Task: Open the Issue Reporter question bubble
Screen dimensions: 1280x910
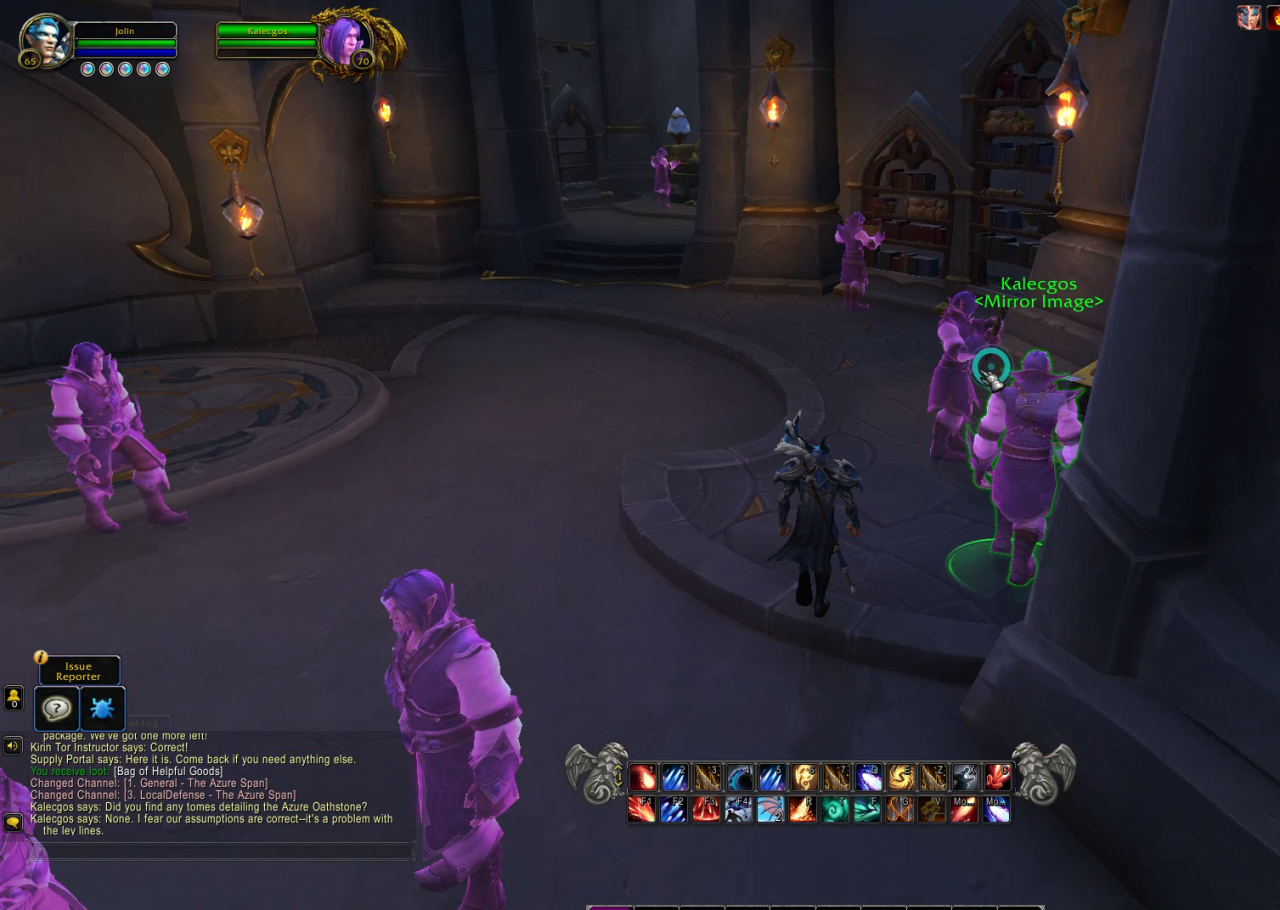Action: tap(57, 709)
